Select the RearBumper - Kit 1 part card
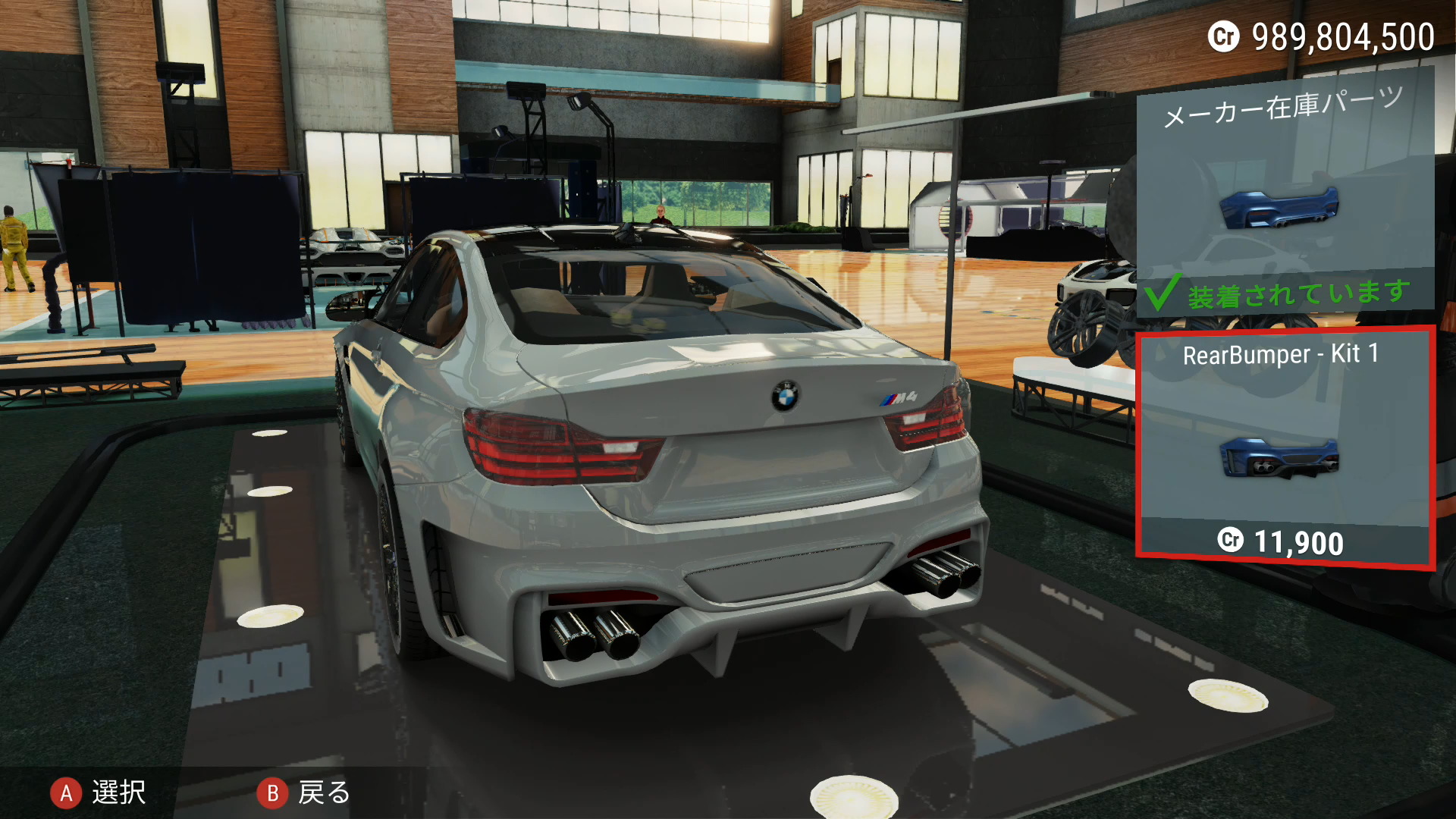This screenshot has height=819, width=1456. (x=1285, y=449)
